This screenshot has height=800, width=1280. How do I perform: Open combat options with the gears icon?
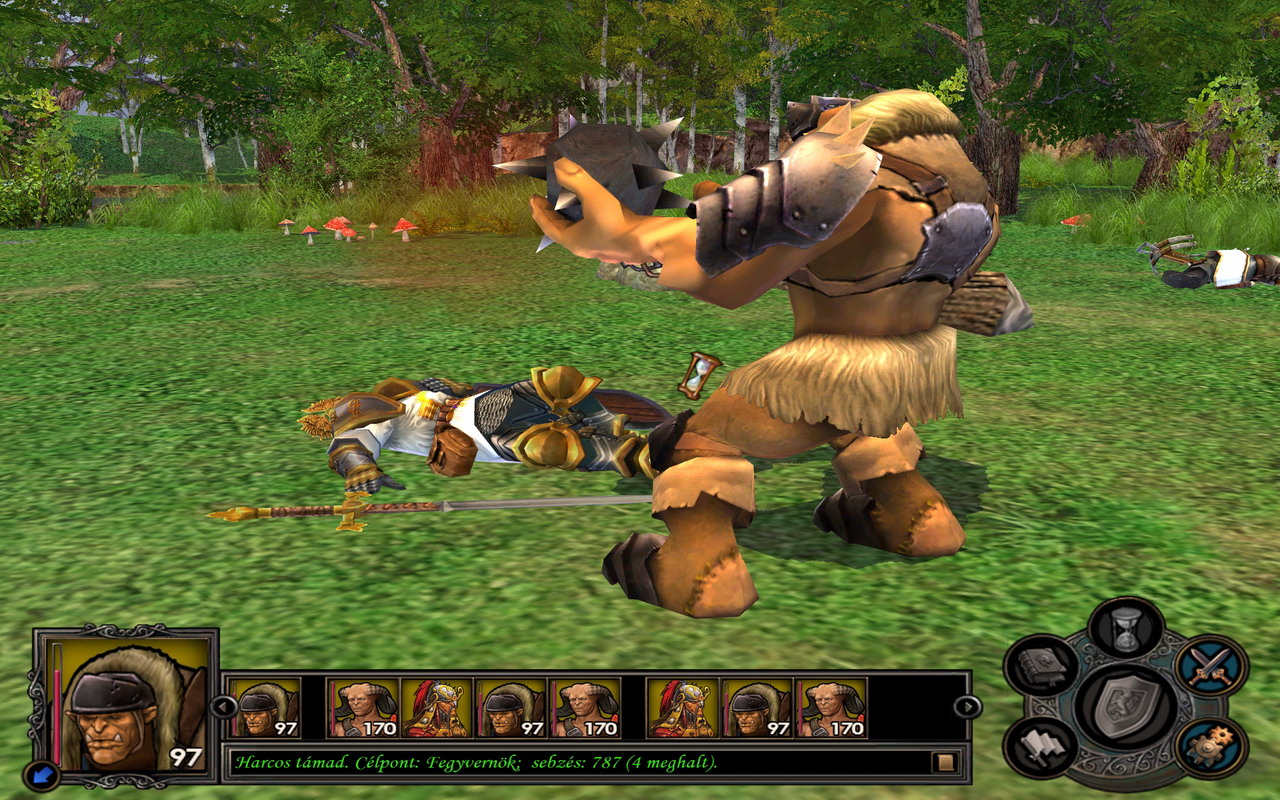point(1210,747)
